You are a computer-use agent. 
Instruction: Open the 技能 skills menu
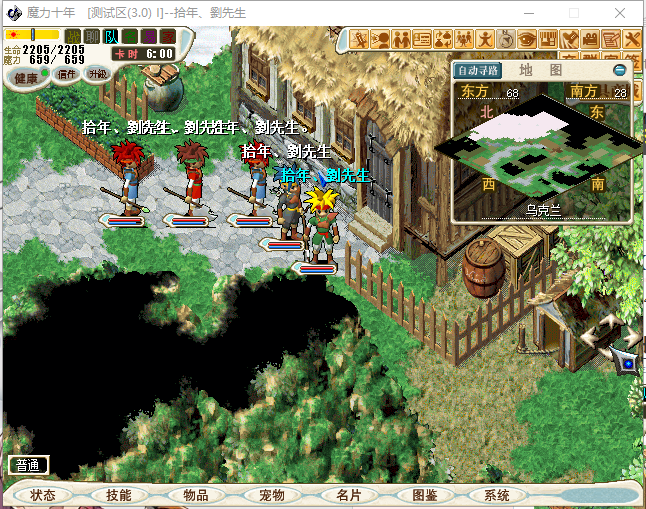(118, 495)
